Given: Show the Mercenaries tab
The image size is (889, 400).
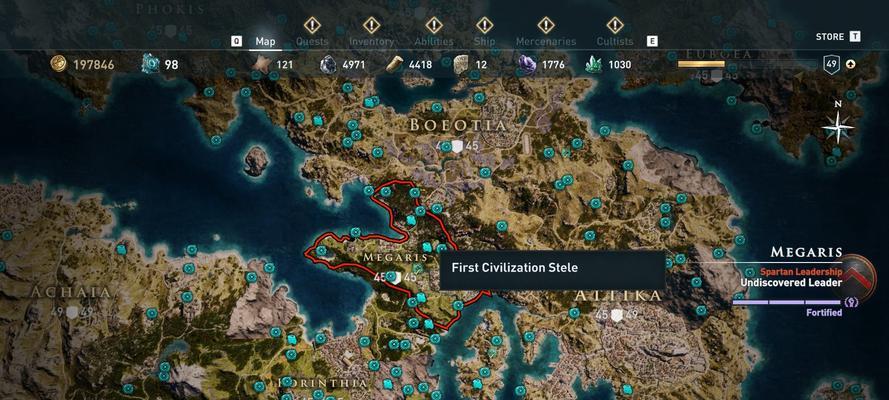Looking at the screenshot, I should 545,41.
